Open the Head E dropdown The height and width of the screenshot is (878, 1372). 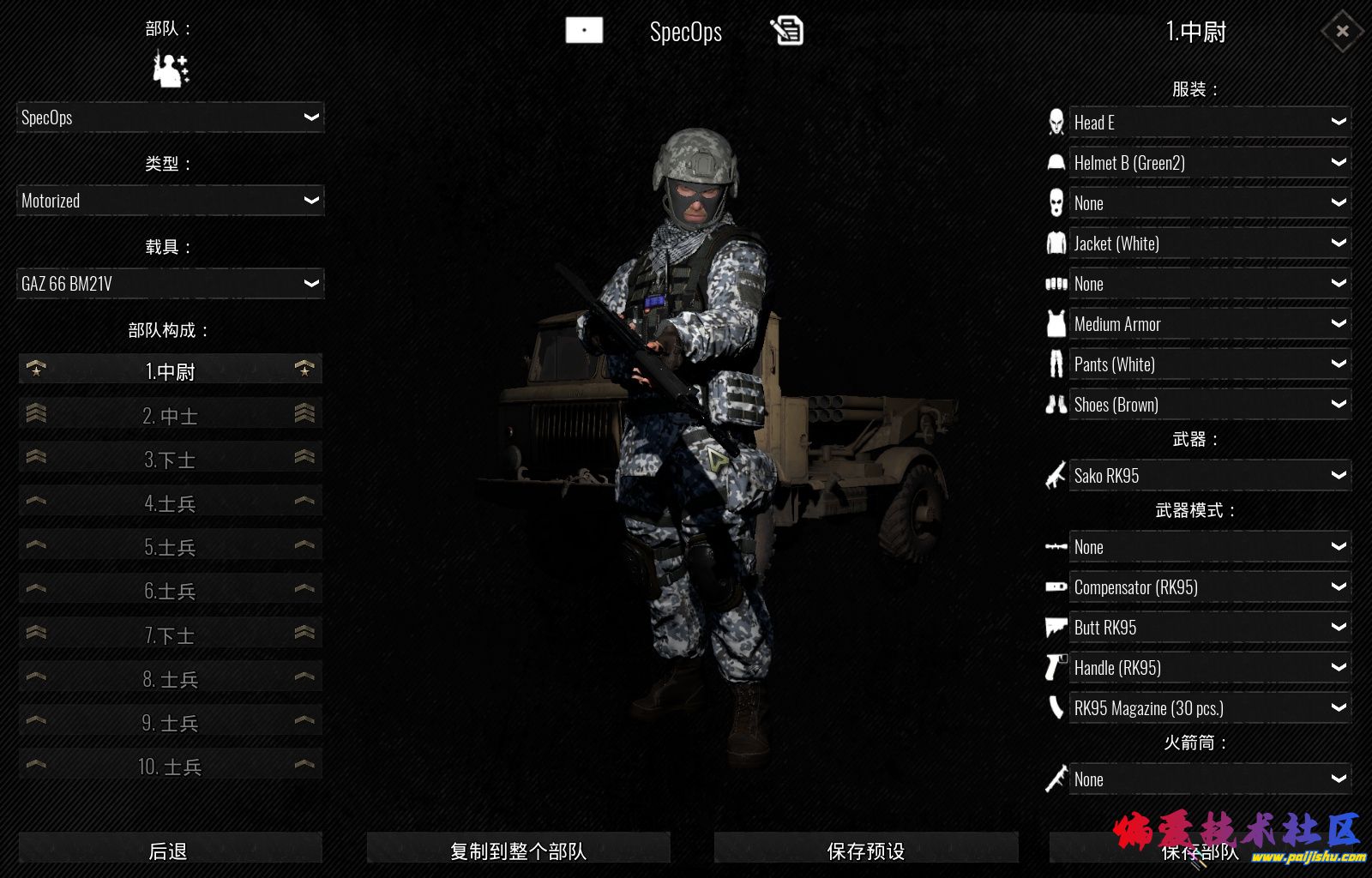[x=1209, y=123]
